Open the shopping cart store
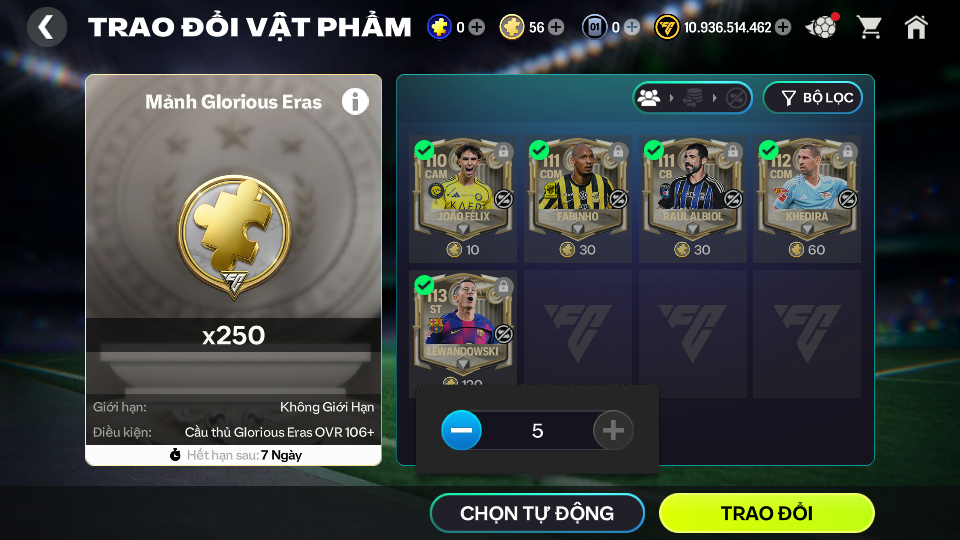 point(869,27)
